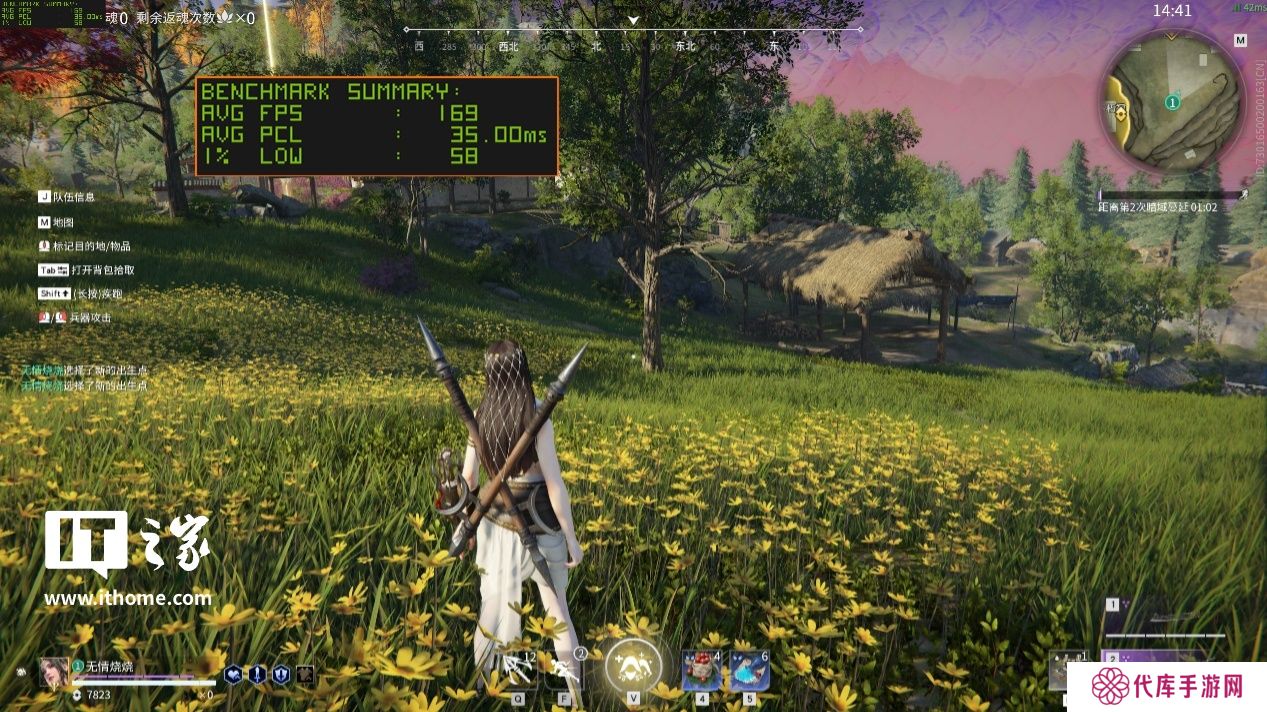
Task: Click the www.ithome.com watermark link
Action: tap(128, 598)
